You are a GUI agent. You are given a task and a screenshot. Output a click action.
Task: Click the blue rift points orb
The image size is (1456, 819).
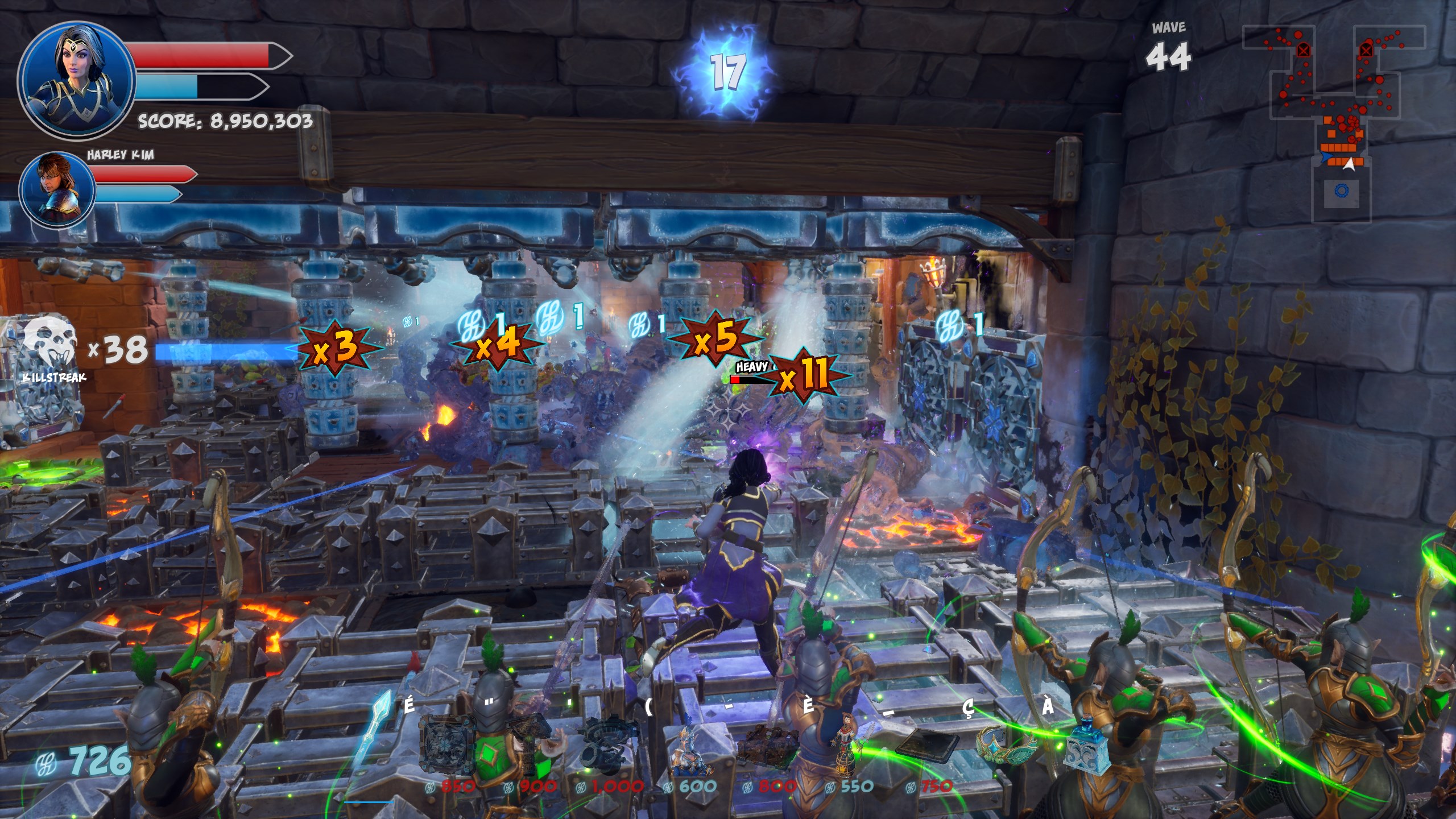coord(726,72)
